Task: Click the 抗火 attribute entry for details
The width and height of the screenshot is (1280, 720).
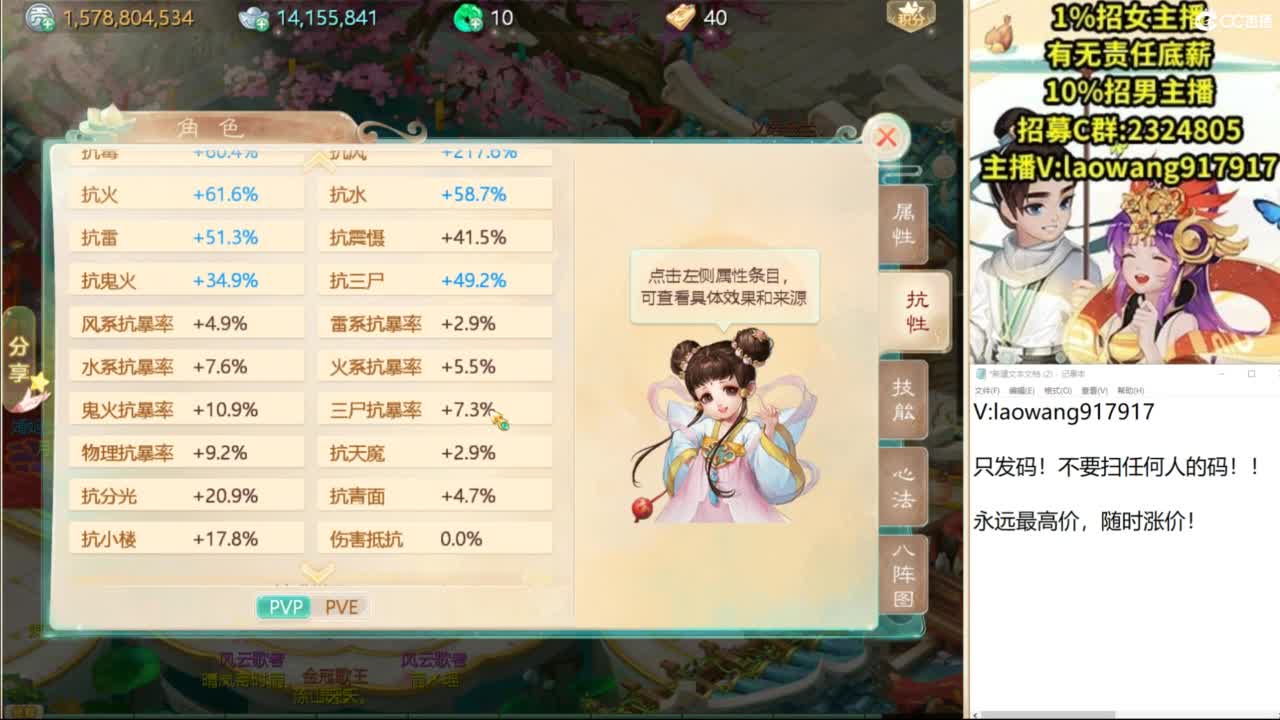Action: point(185,193)
